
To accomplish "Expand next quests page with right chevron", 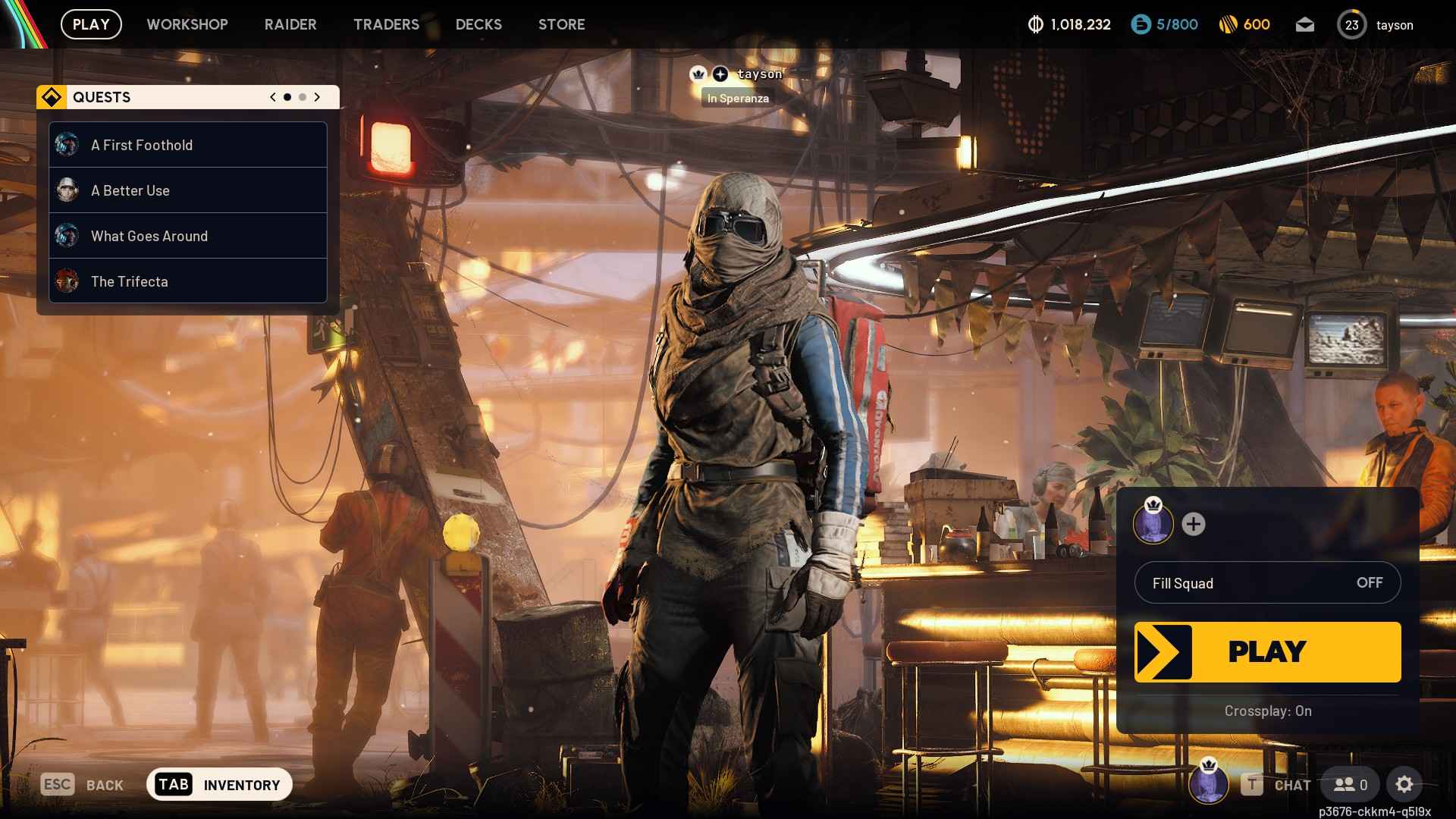I will coord(316,97).
